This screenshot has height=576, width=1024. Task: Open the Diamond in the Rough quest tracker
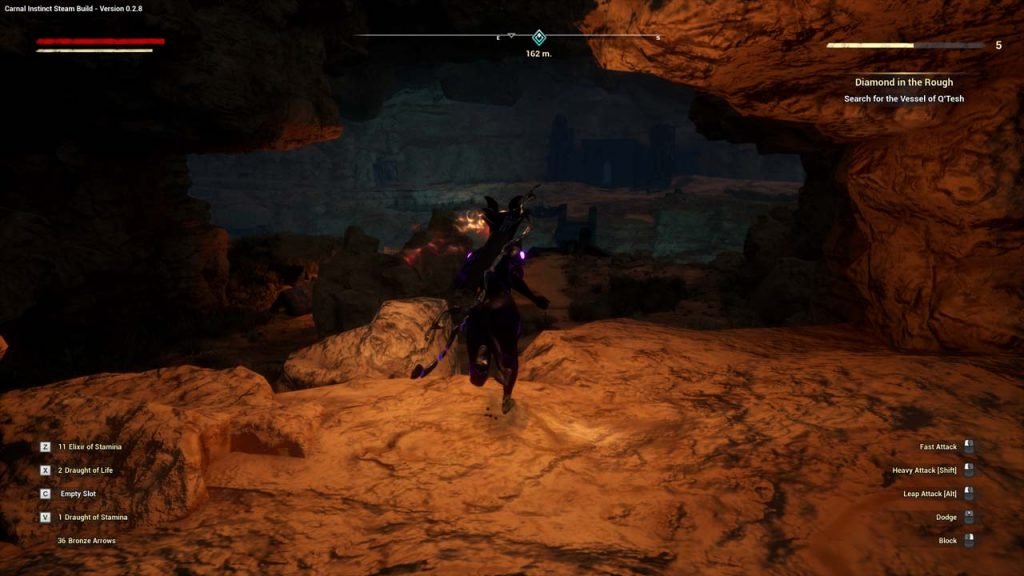[903, 82]
